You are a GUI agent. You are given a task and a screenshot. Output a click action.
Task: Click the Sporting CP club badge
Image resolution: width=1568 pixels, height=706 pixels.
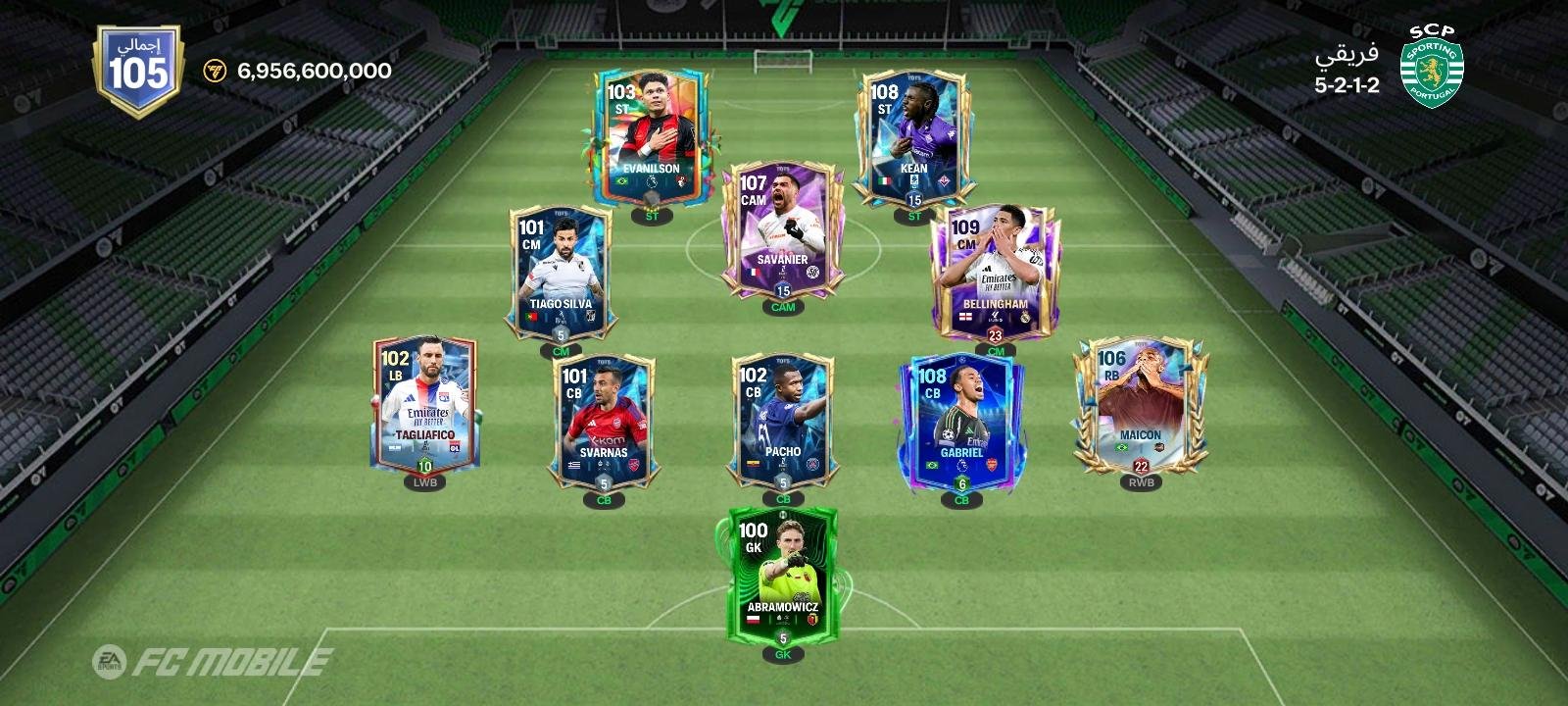[x=1431, y=68]
